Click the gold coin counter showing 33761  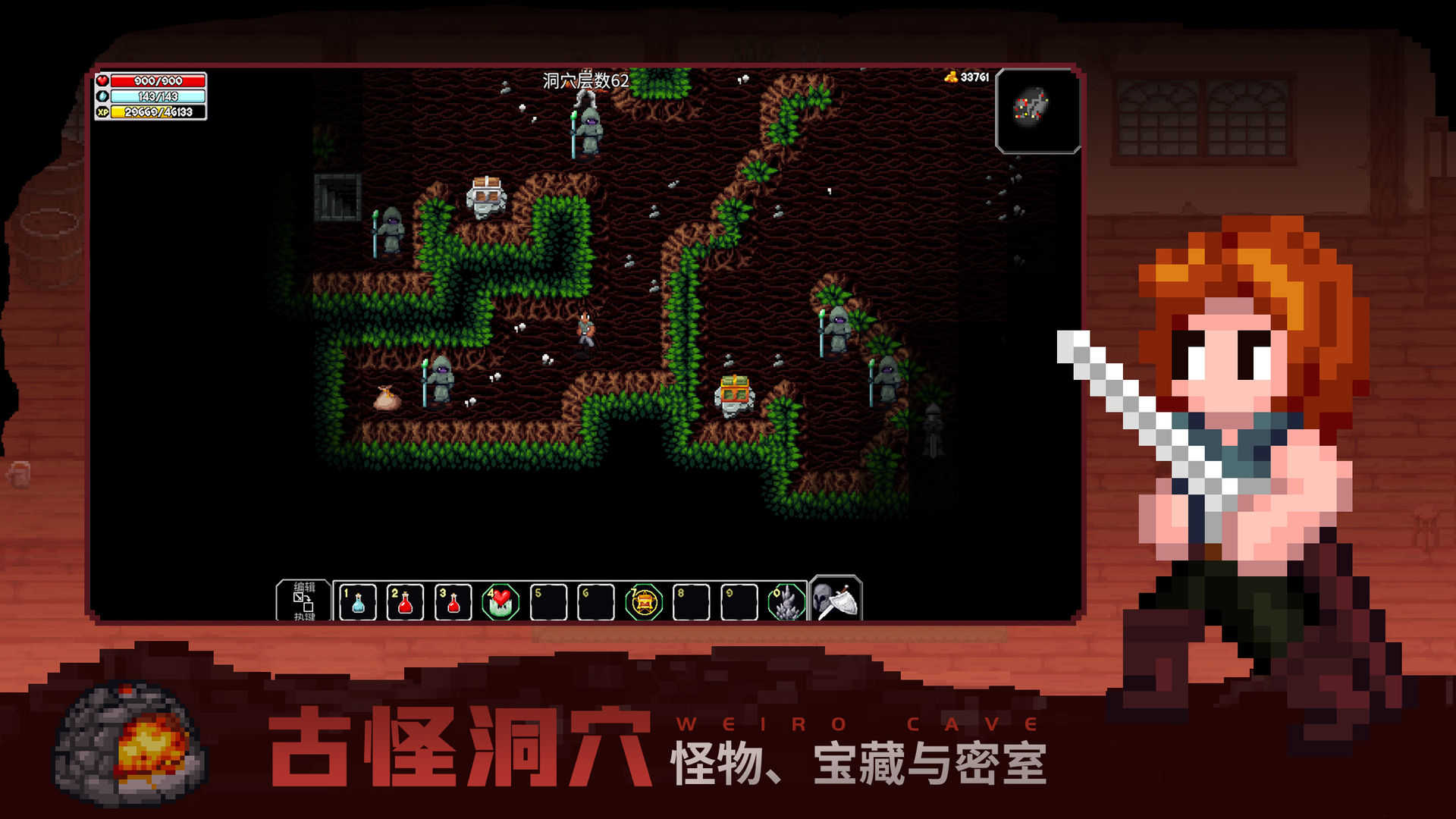click(973, 76)
